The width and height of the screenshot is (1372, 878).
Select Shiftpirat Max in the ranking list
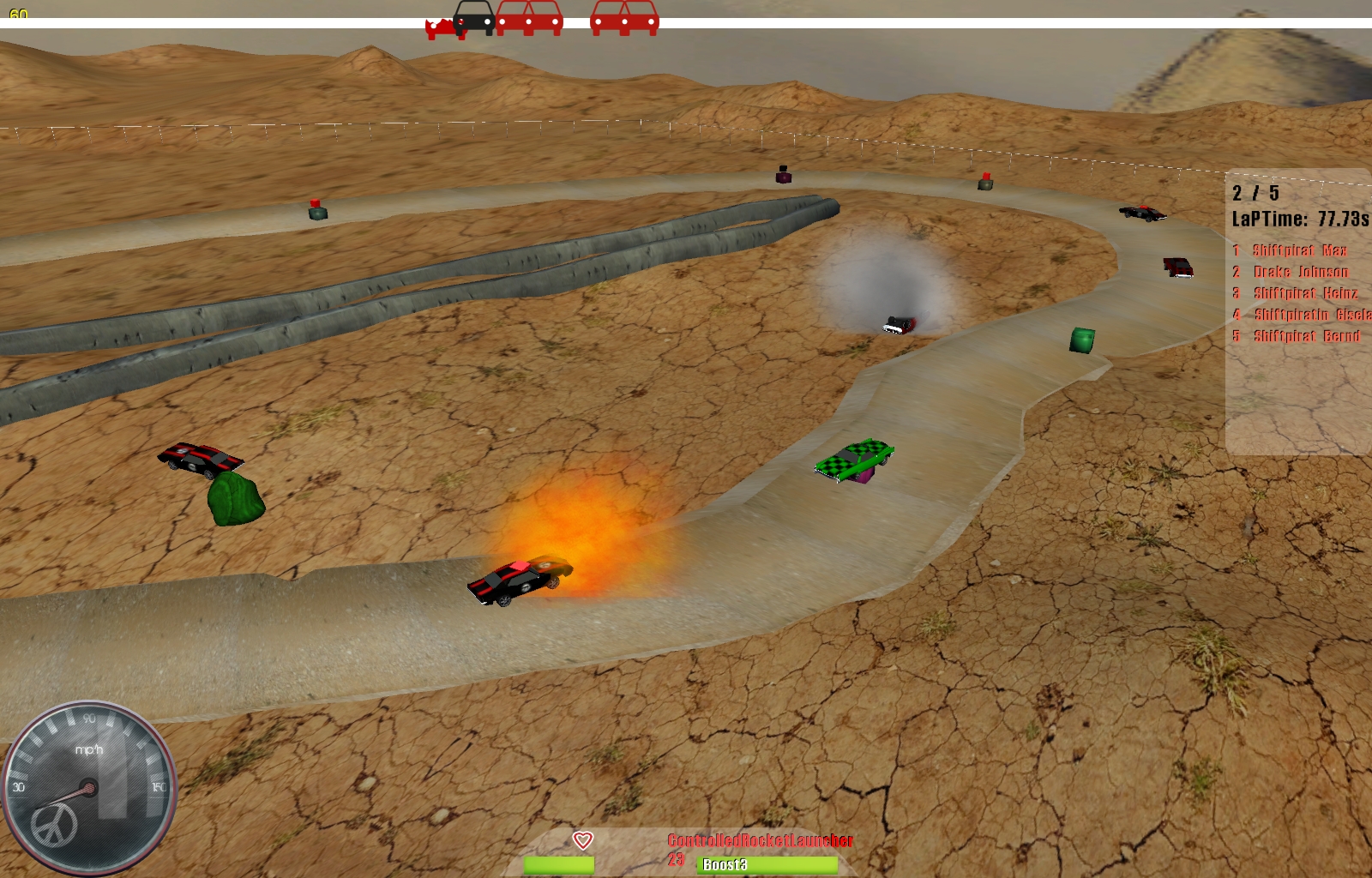coord(1299,250)
